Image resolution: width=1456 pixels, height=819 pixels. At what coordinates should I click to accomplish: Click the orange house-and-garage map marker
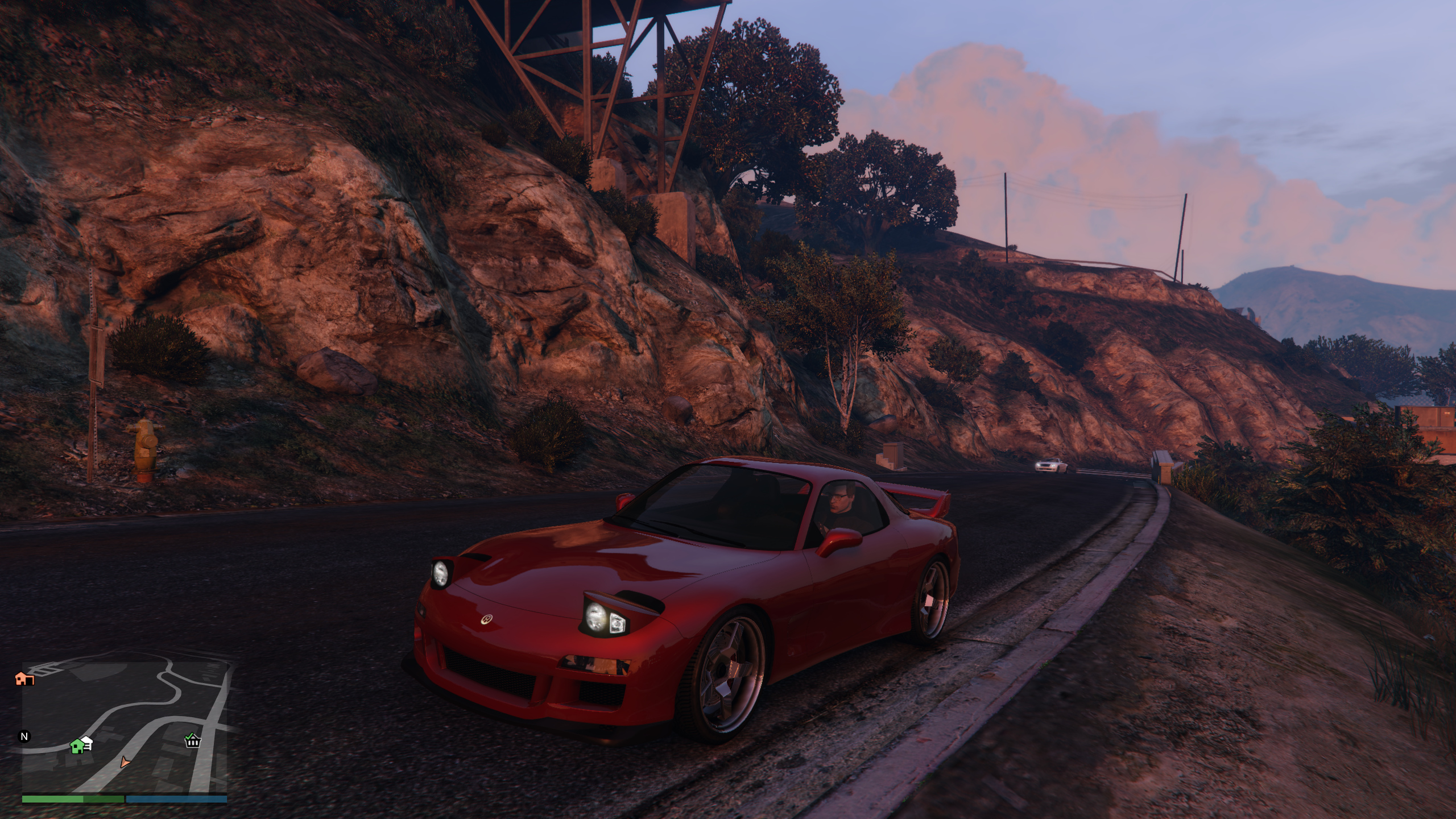(24, 679)
